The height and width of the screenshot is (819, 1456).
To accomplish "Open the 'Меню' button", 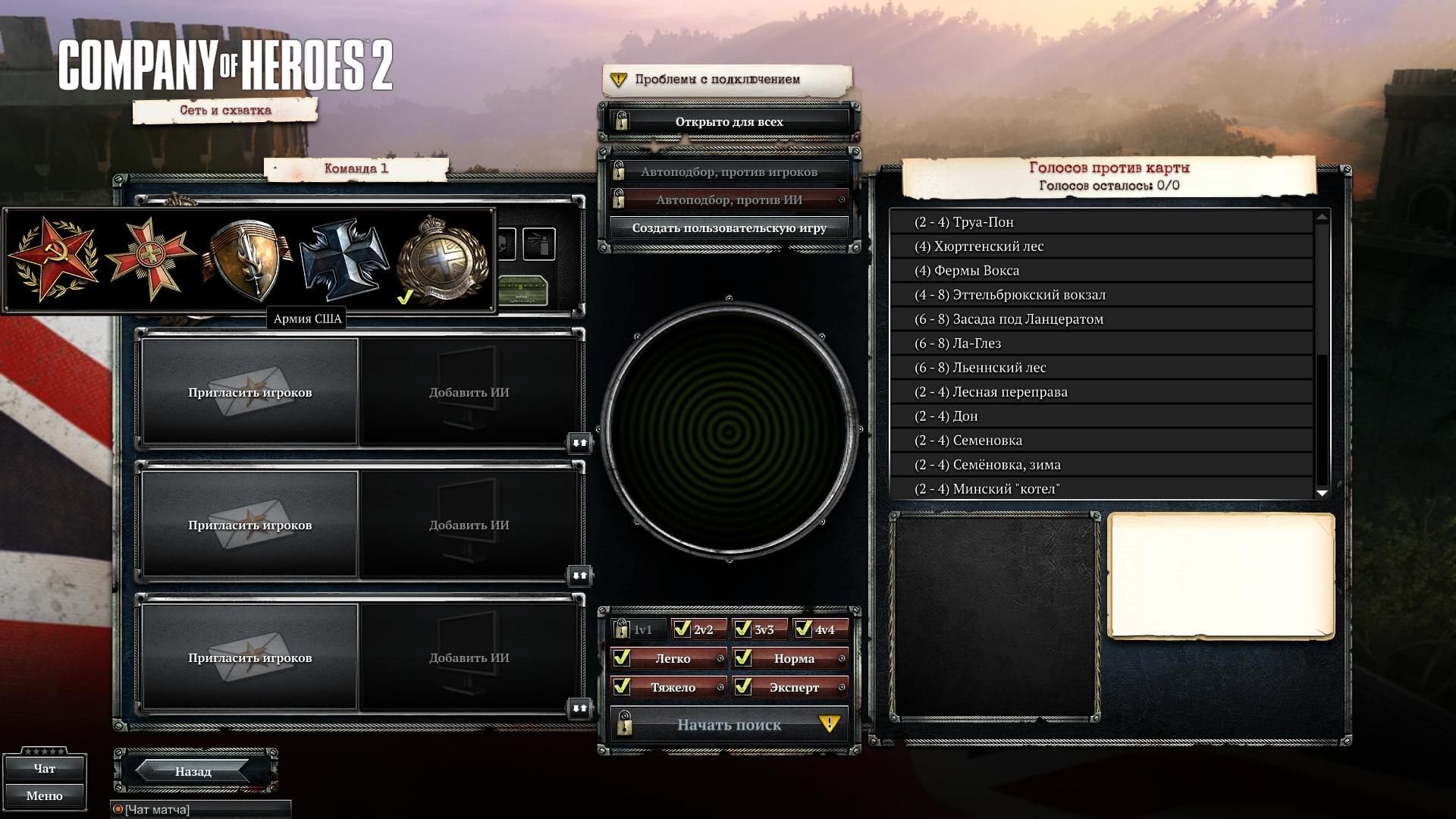I will point(44,795).
